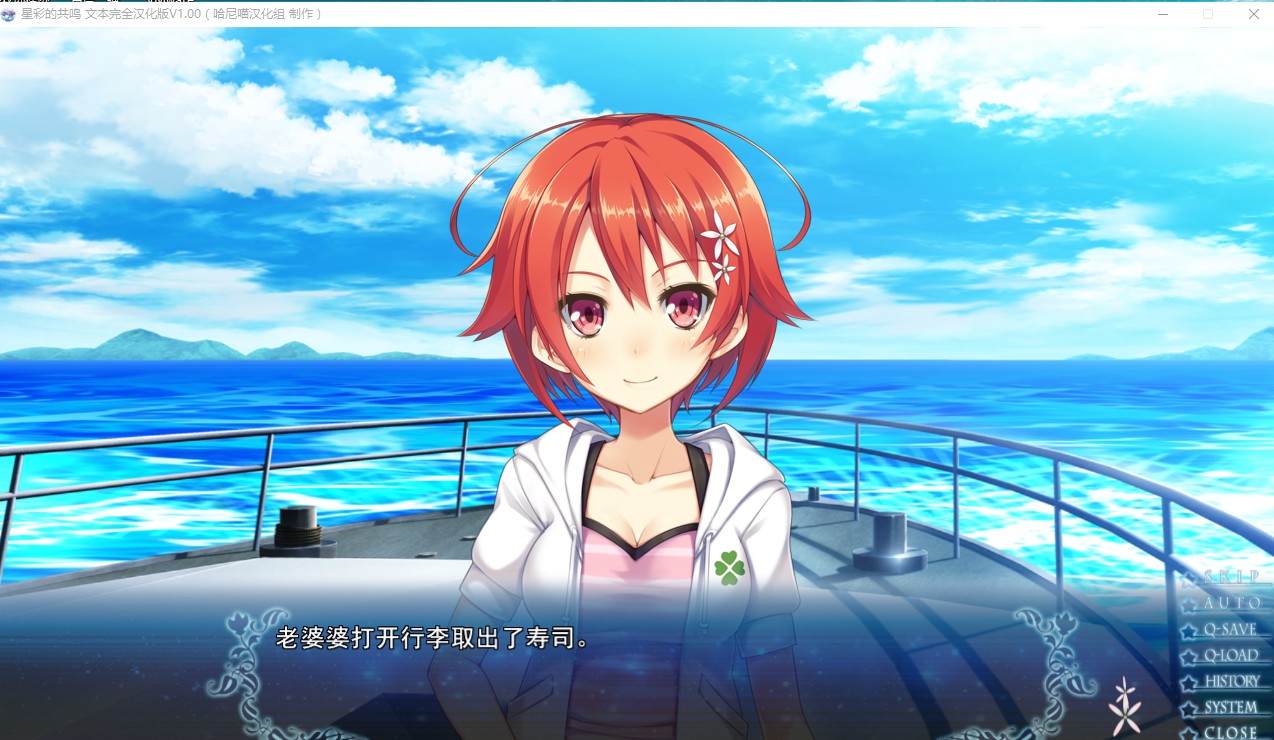The image size is (1274, 740).
Task: Quick load using Q-LOAD
Action: [1230, 656]
